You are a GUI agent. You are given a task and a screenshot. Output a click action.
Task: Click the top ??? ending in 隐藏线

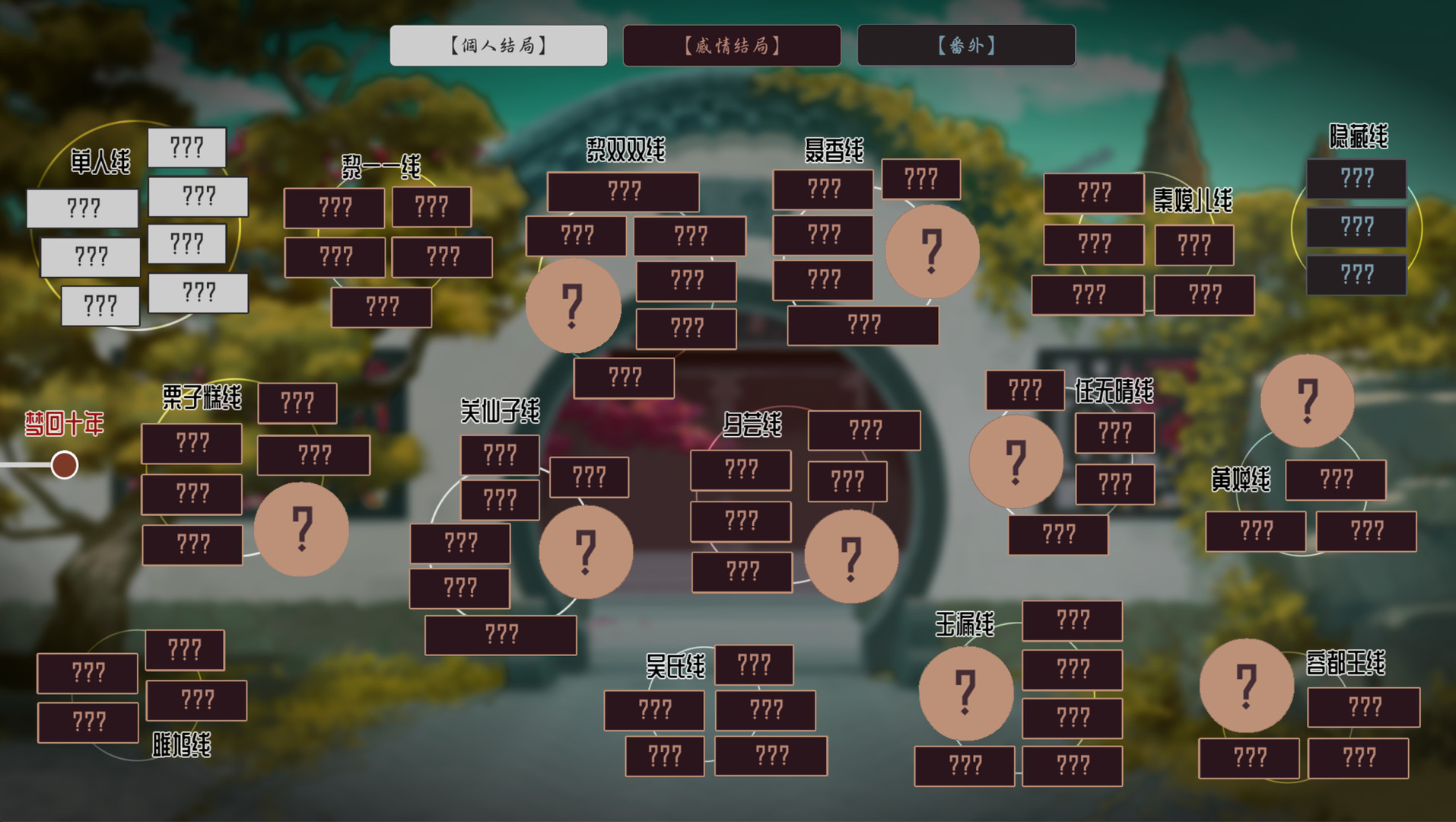[1356, 178]
